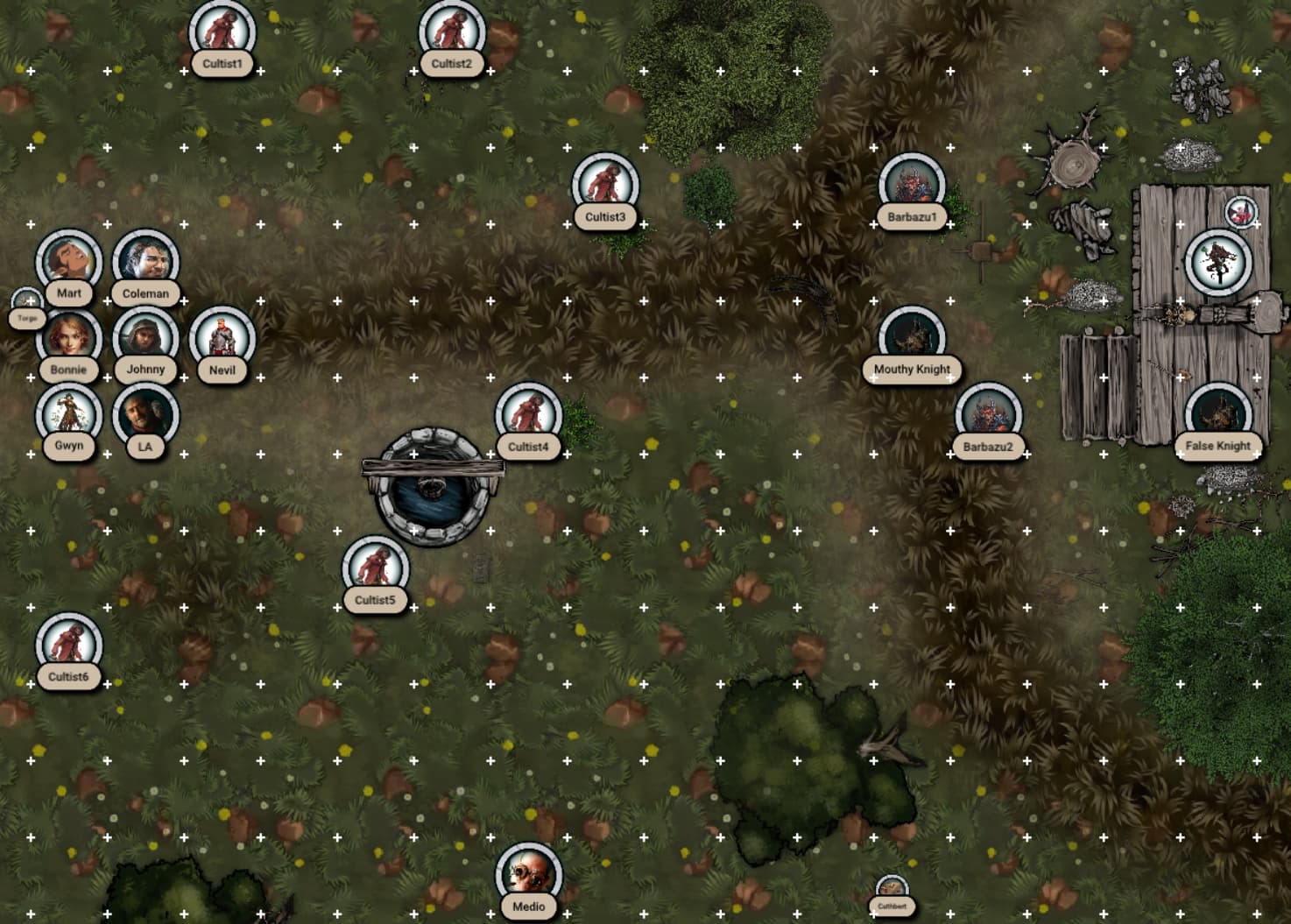Select the Cultist3 token
The width and height of the screenshot is (1291, 924).
click(x=605, y=185)
